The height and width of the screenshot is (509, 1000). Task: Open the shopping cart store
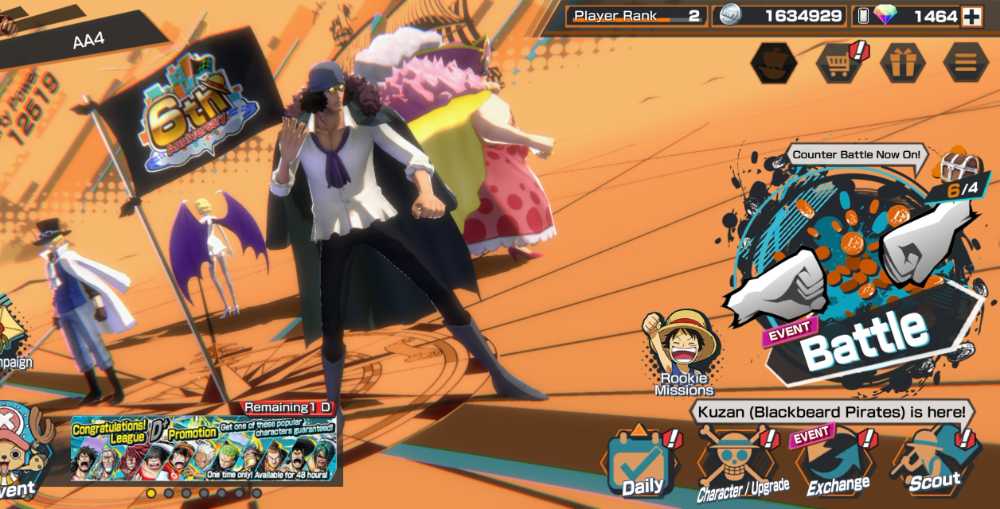pyautogui.click(x=838, y=63)
